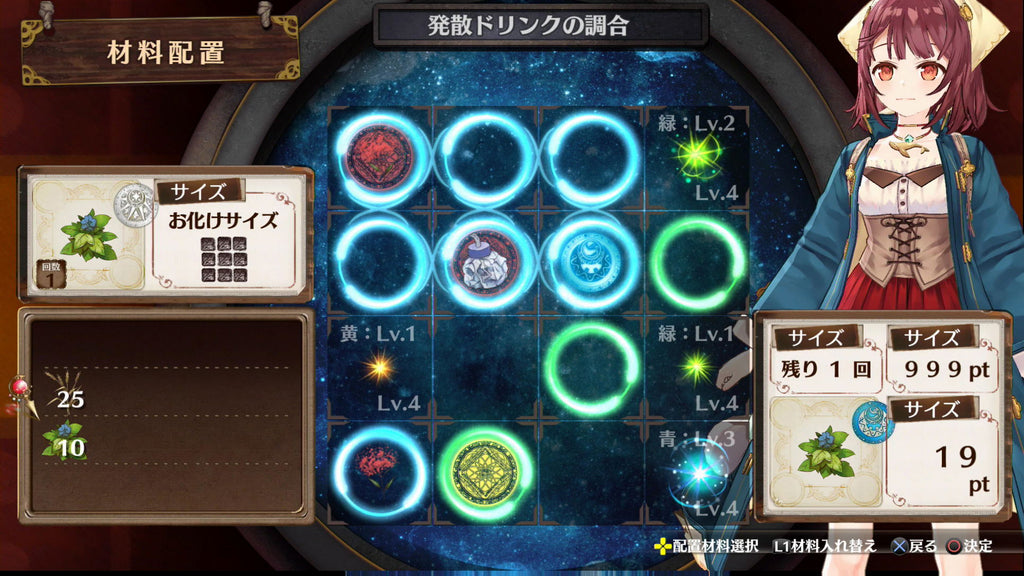Select the blue crescent seal tile
1024x576 pixels.
click(593, 263)
